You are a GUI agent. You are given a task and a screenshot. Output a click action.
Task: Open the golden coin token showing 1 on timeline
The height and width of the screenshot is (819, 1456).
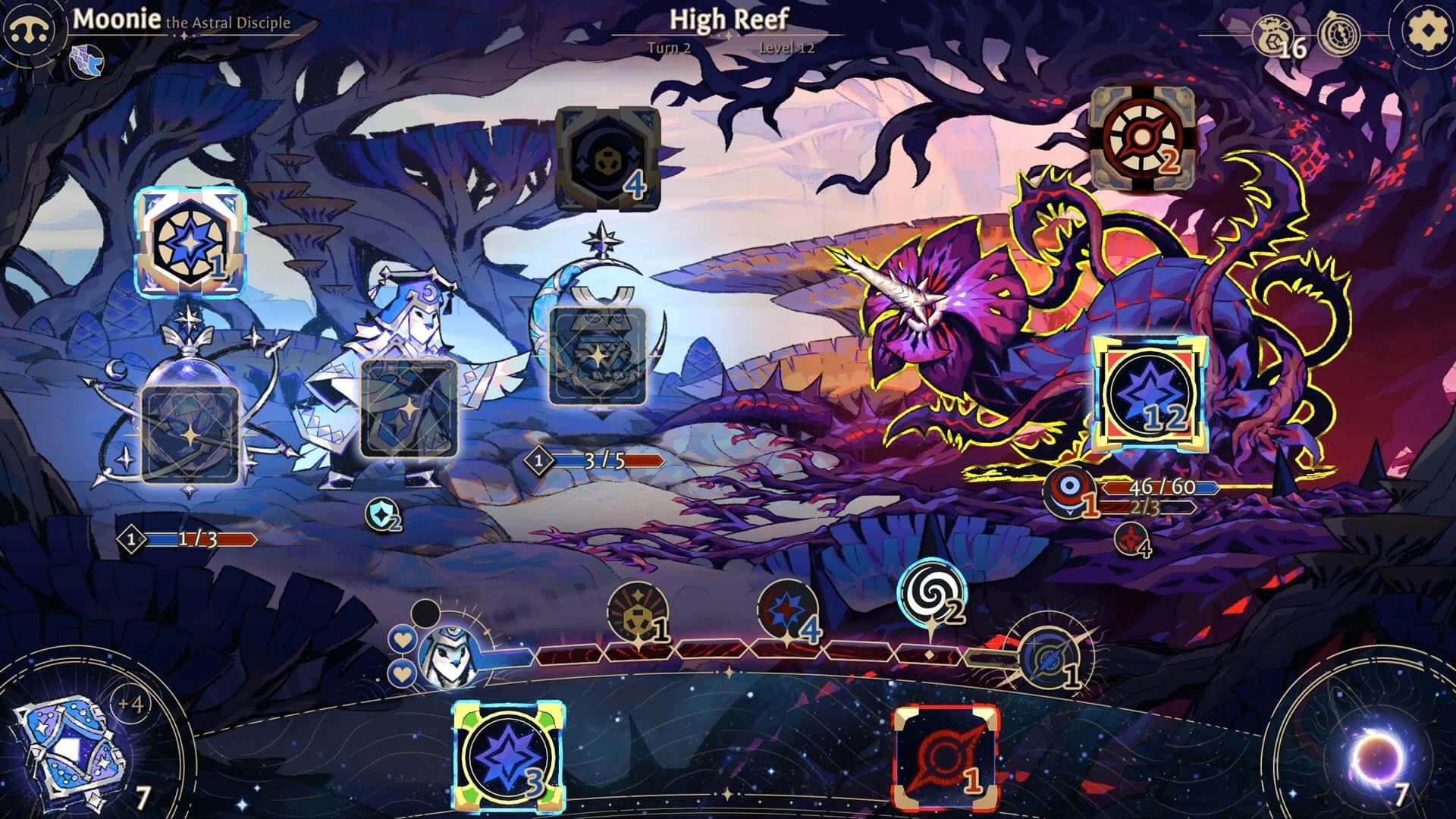pyautogui.click(x=637, y=610)
